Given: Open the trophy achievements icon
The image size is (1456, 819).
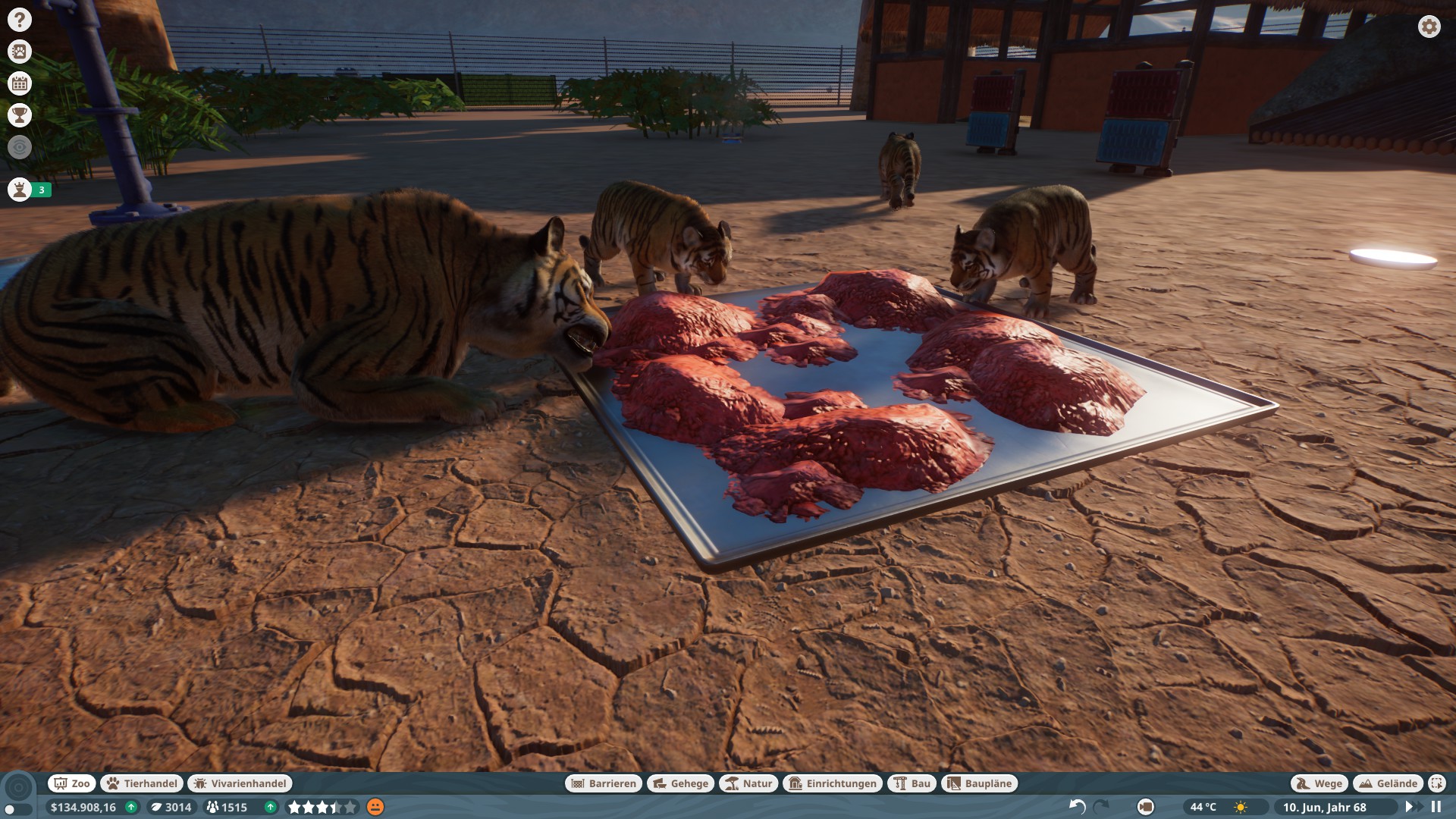Looking at the screenshot, I should point(20,115).
